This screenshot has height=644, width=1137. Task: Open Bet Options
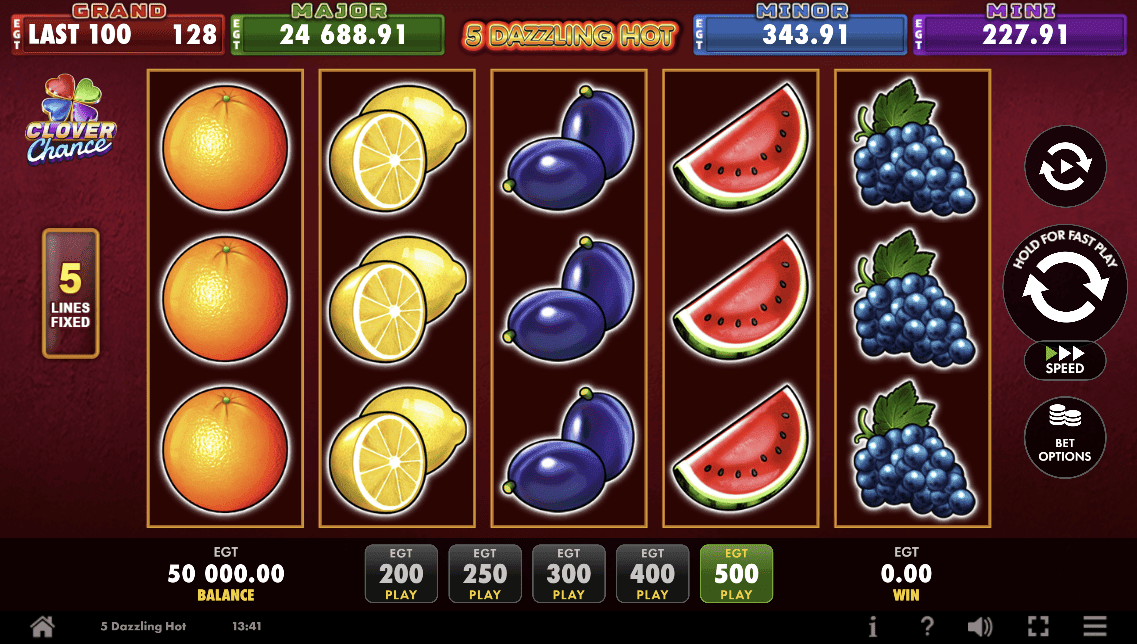coord(1065,437)
